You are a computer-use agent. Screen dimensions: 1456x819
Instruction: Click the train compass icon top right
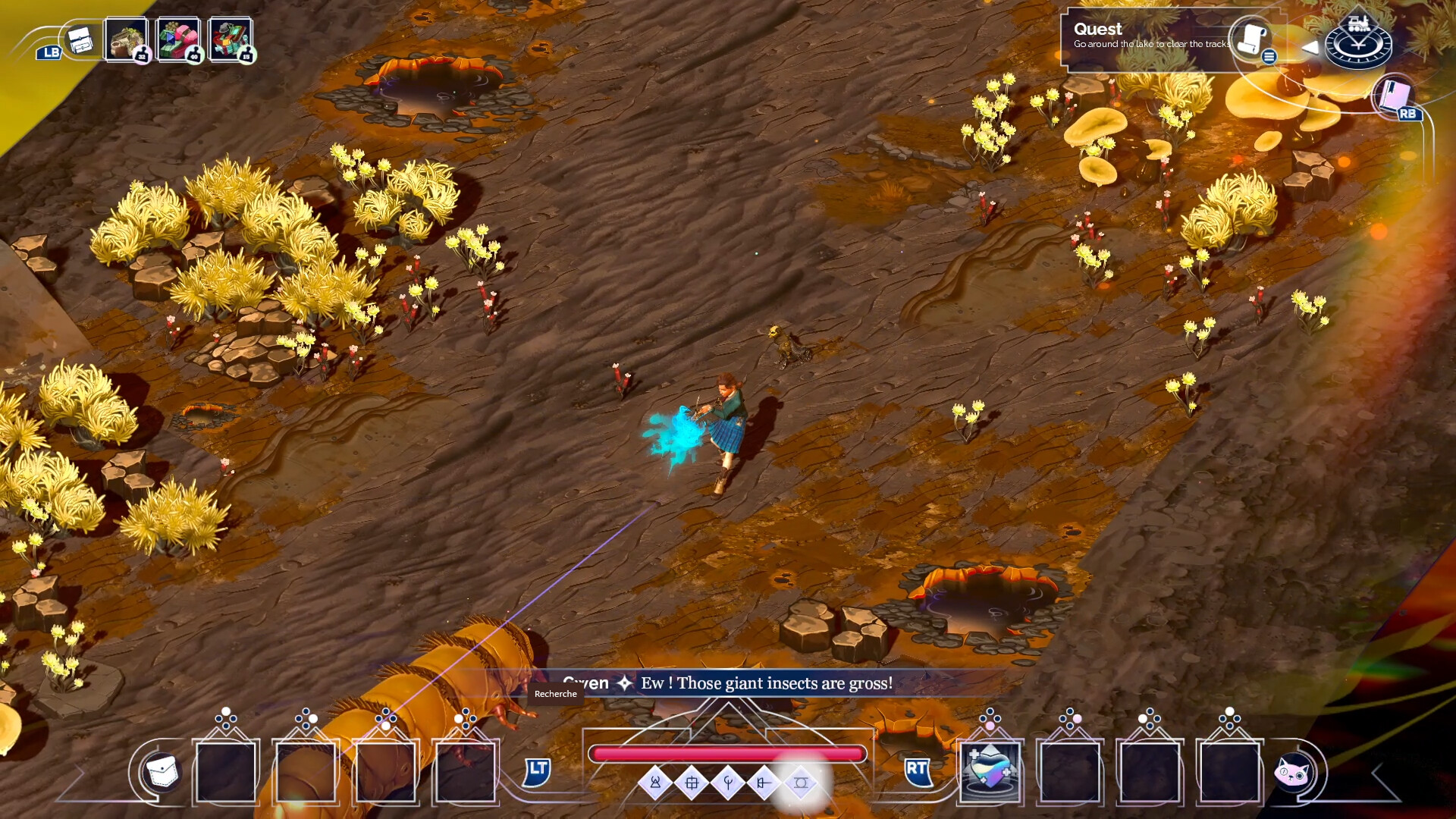click(1358, 42)
